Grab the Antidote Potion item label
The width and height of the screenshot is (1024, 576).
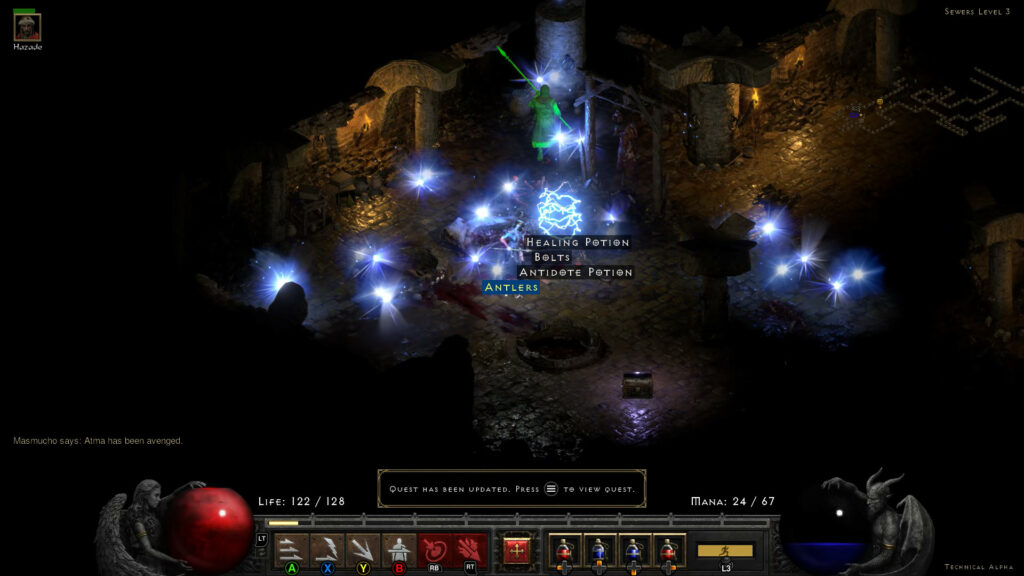[576, 272]
